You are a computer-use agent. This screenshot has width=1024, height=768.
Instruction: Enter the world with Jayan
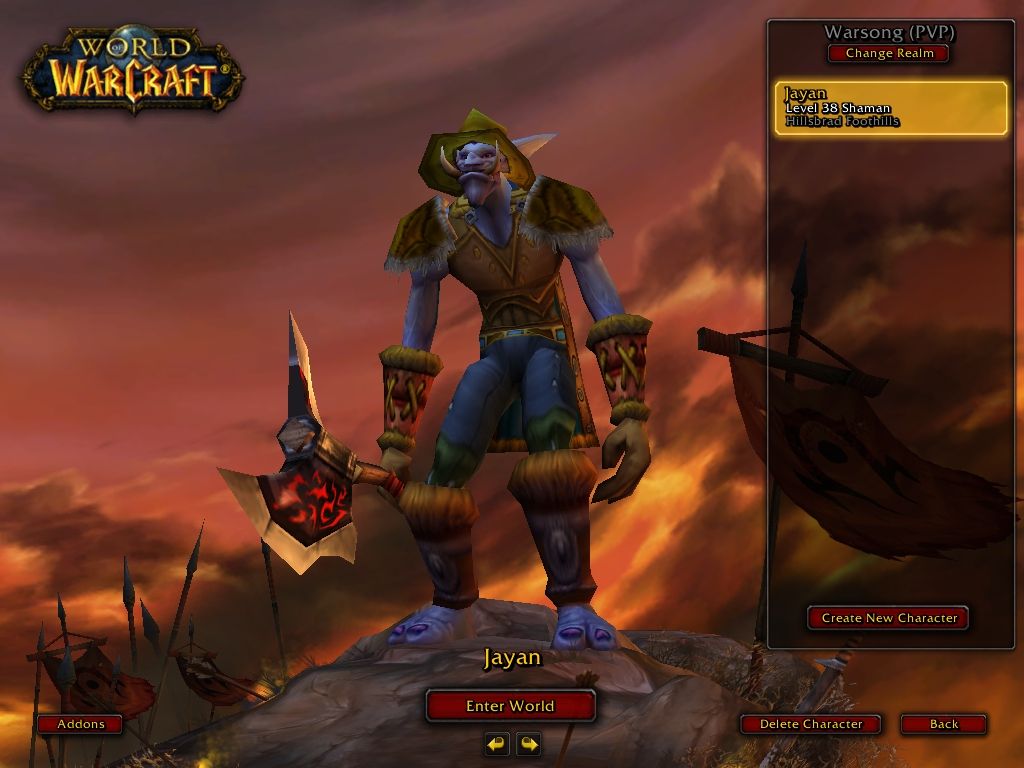510,706
